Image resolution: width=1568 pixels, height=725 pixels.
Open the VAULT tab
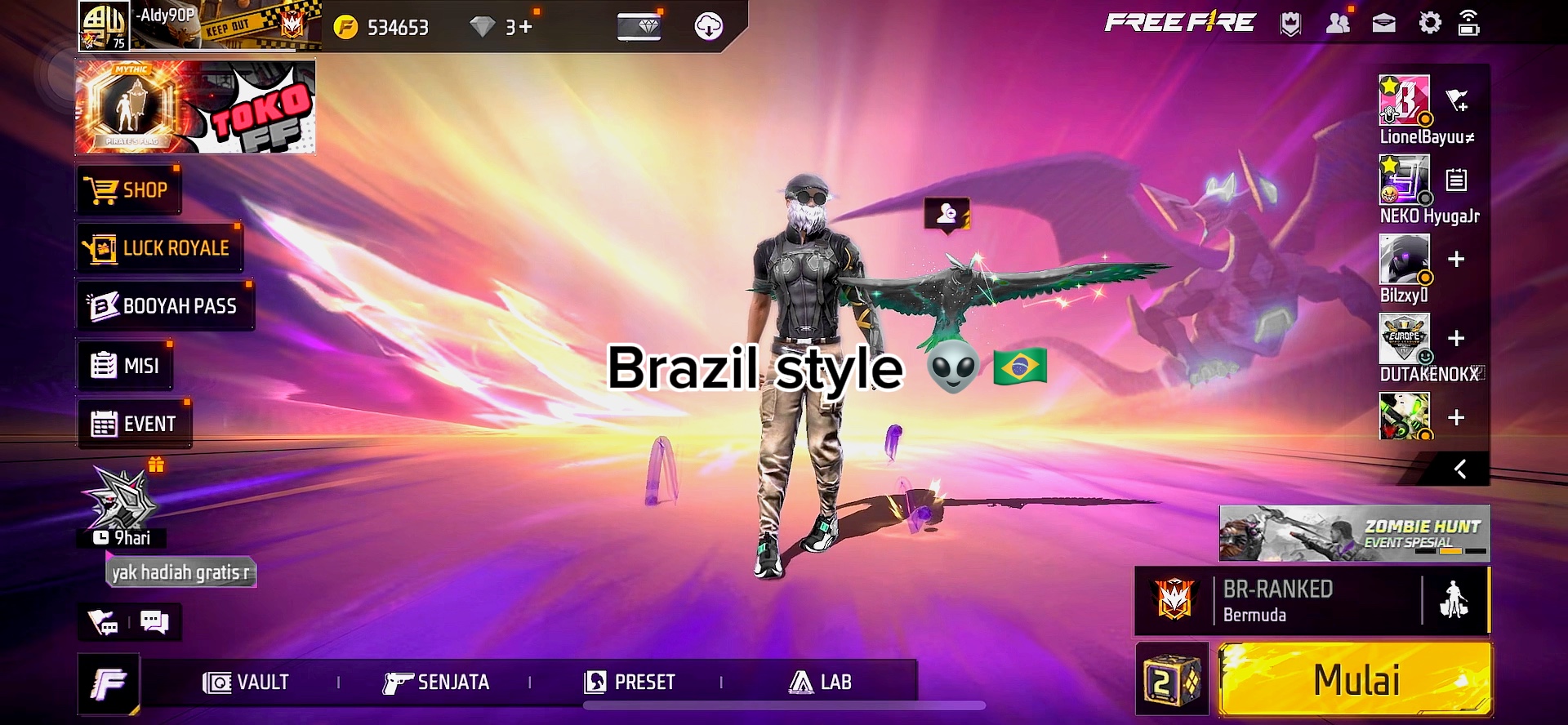coord(246,682)
